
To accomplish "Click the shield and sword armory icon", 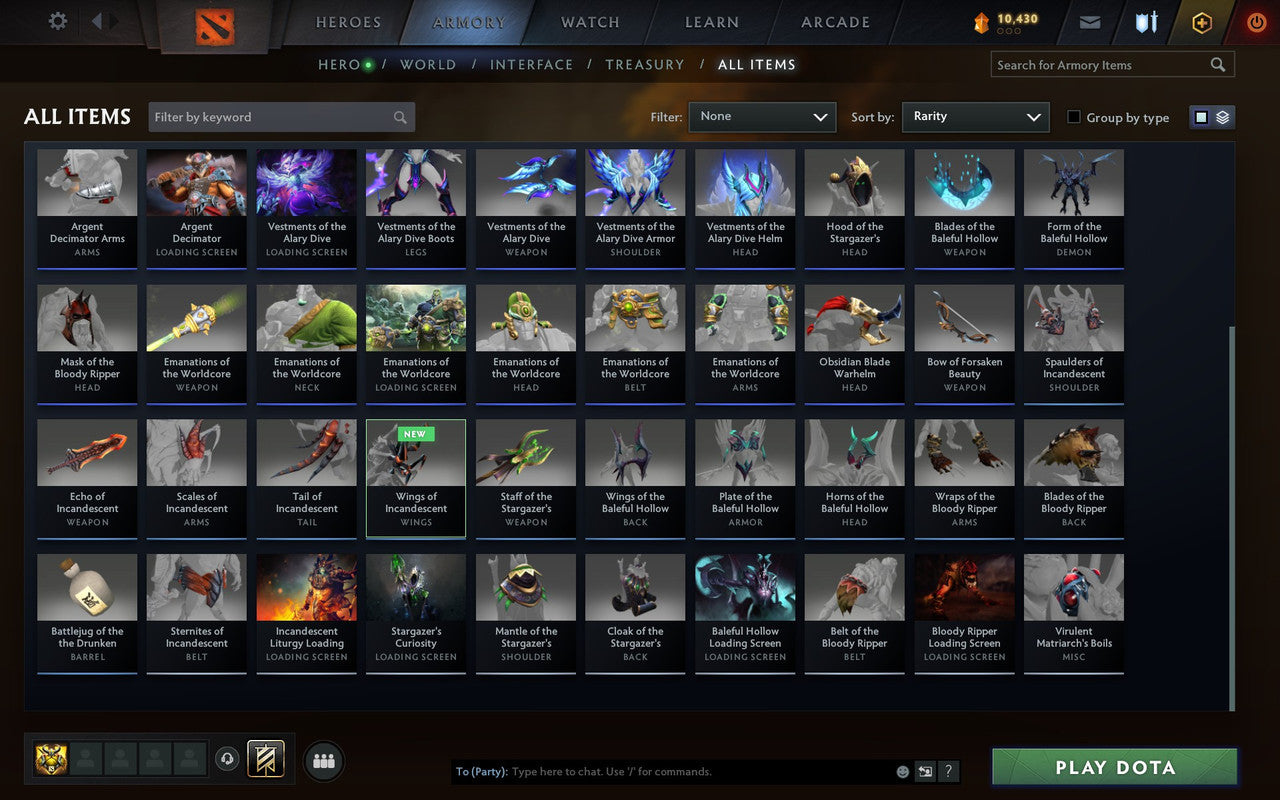I will [x=1145, y=22].
